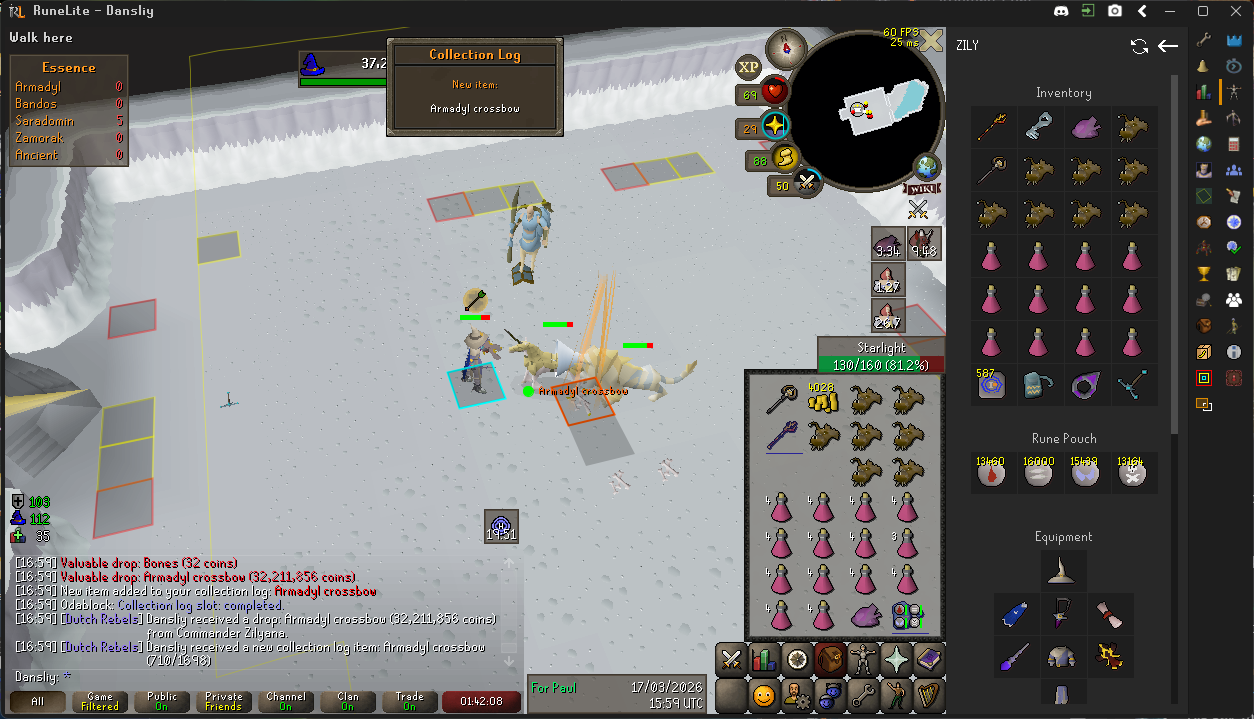This screenshot has width=1254, height=719.
Task: Open the Spellbook tab
Action: point(930,660)
